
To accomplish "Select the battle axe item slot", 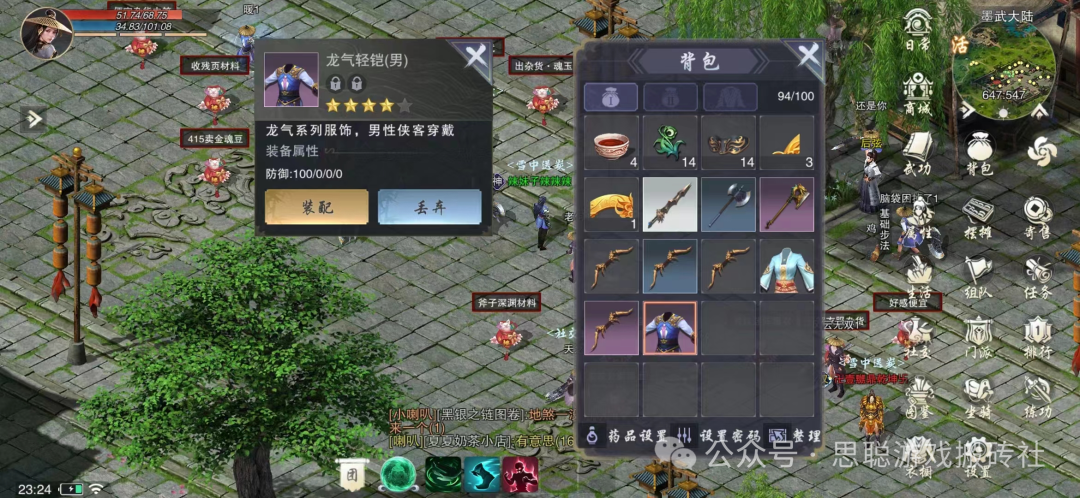I will tap(728, 205).
